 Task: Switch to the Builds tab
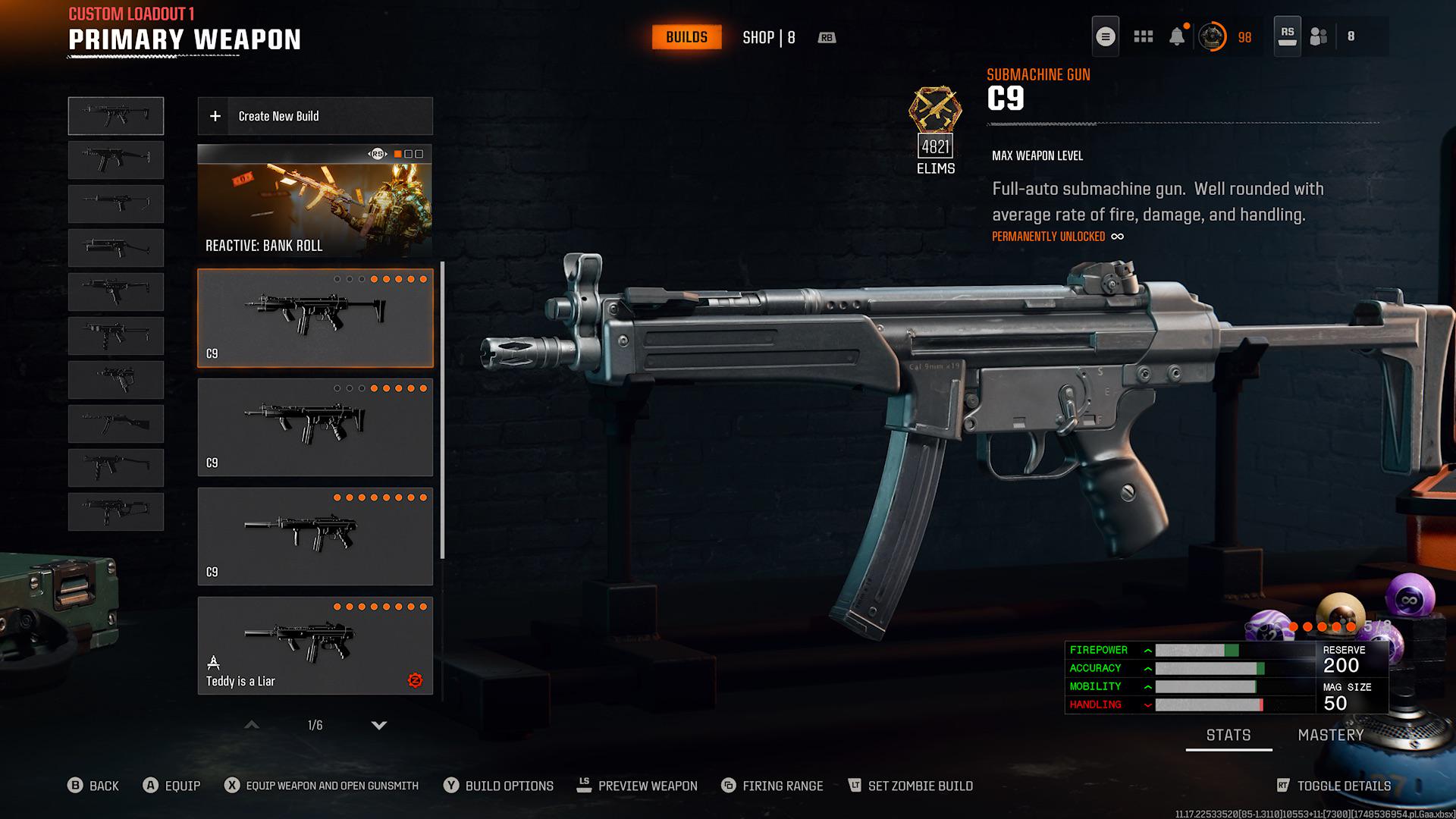tap(686, 37)
